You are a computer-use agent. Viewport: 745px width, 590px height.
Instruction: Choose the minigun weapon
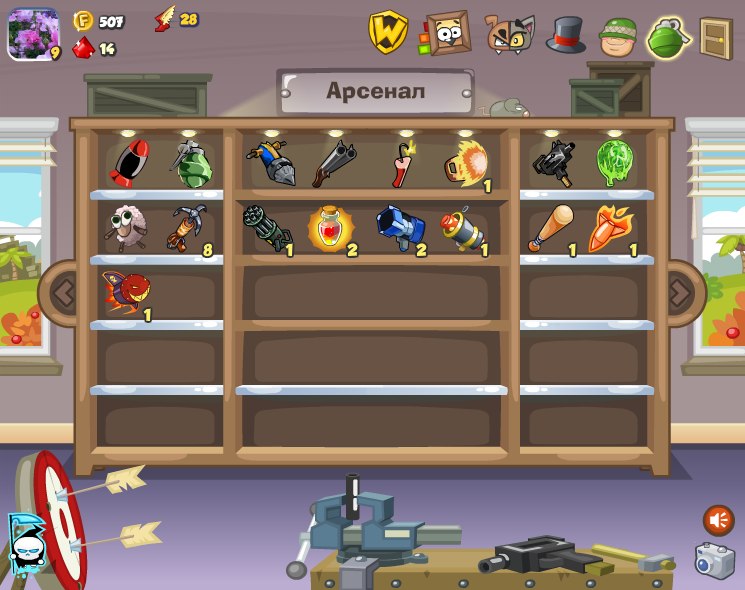pos(265,228)
